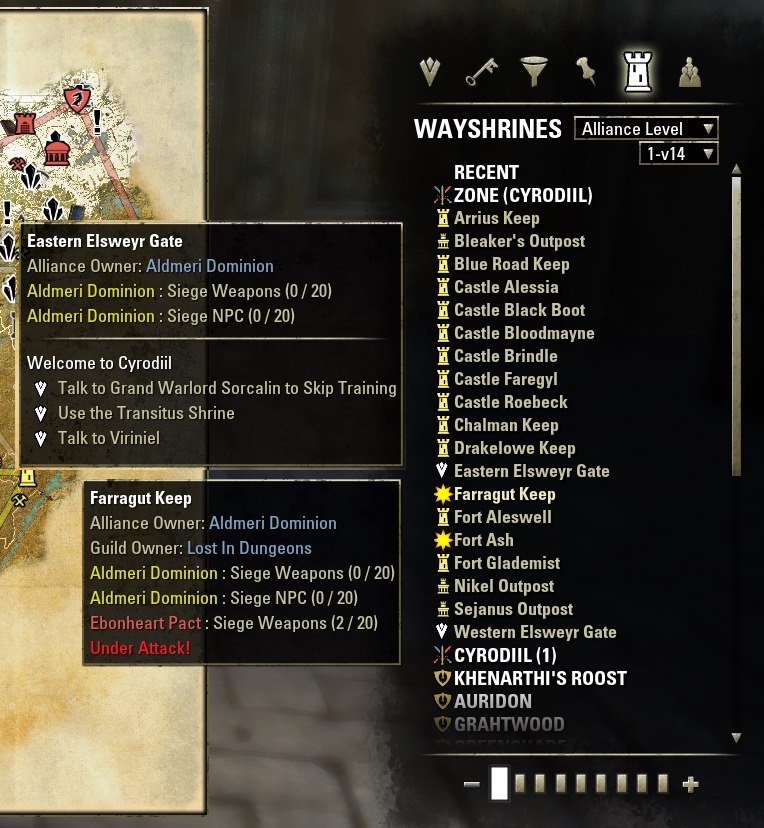
Task: Select Castle Alessia wayshrine entry
Action: click(506, 287)
